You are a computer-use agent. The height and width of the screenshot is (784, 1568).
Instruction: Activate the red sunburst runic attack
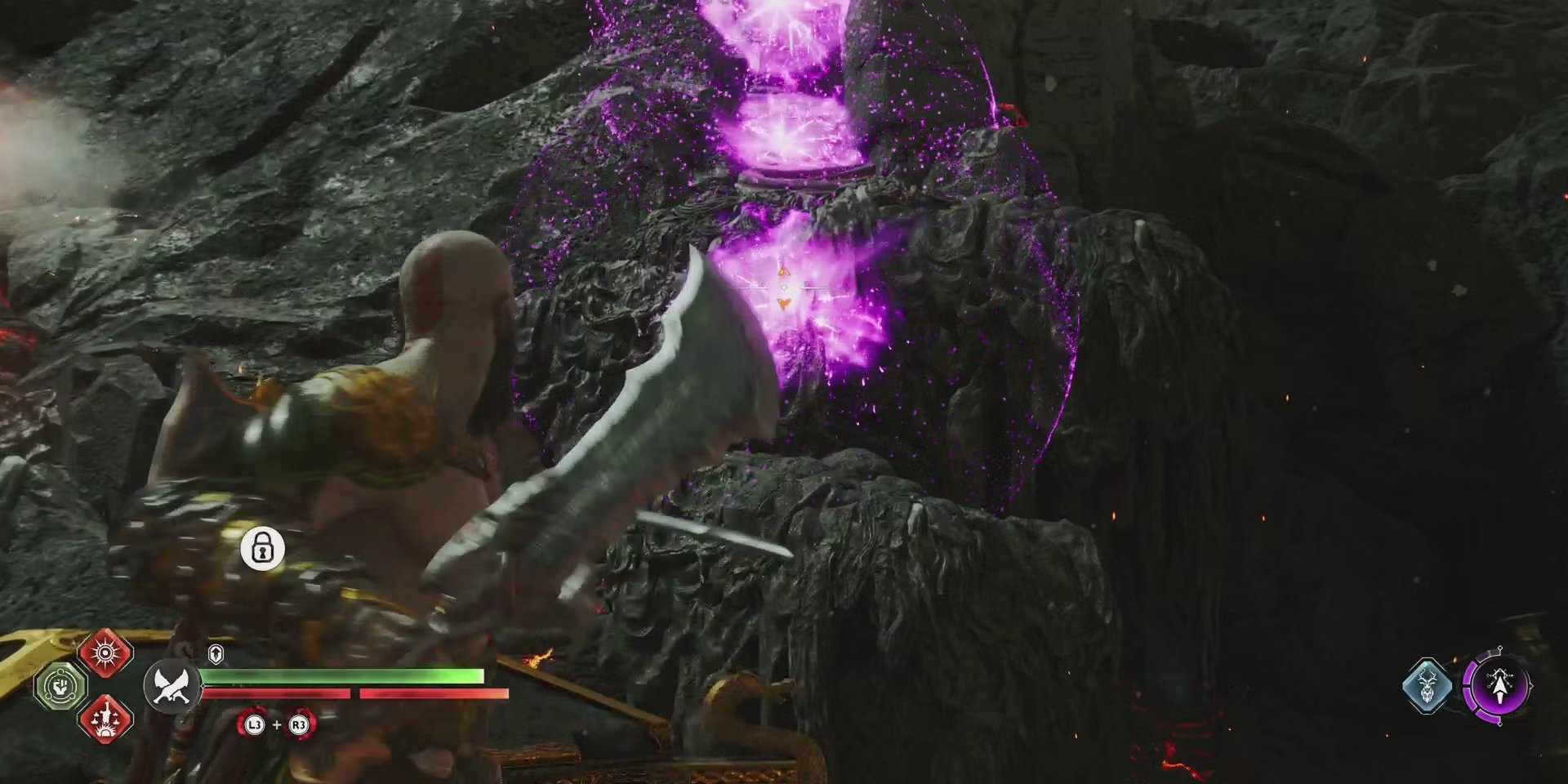coord(105,653)
